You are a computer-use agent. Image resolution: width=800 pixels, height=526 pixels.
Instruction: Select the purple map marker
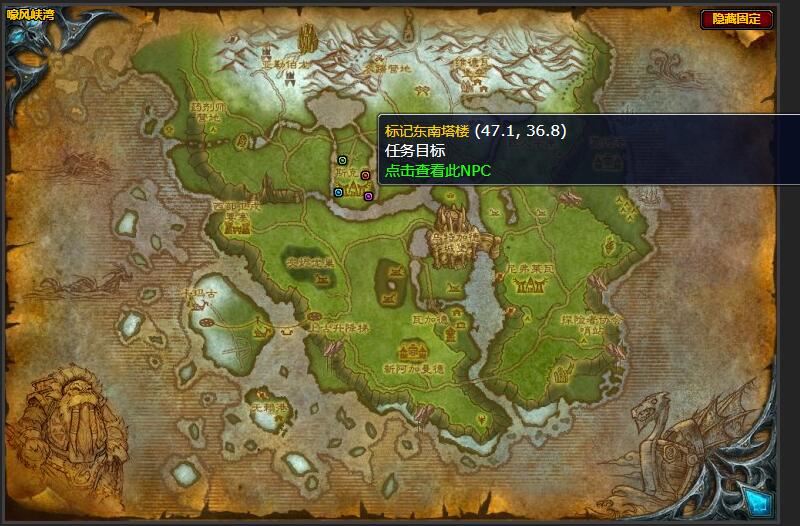368,196
